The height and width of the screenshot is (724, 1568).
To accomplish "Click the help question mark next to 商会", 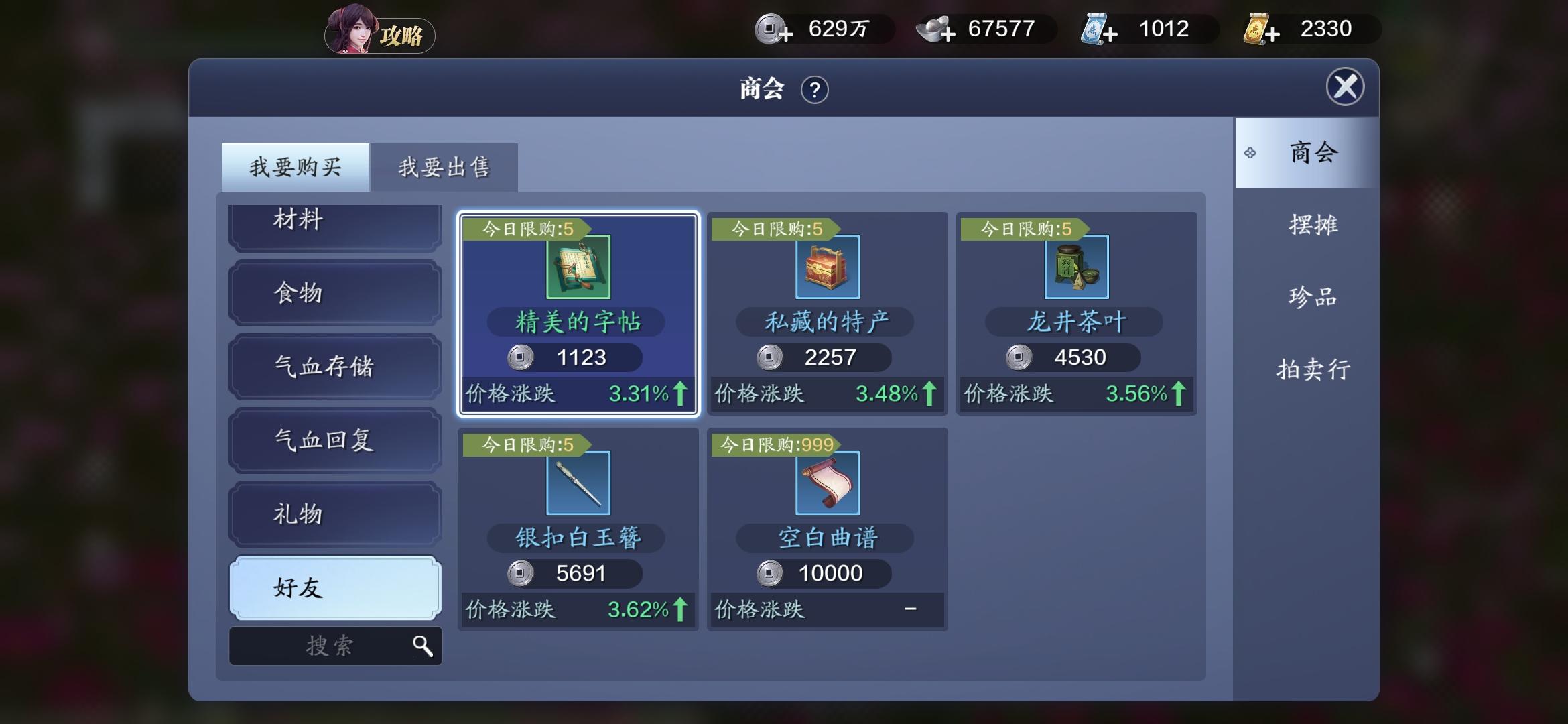I will 814,89.
